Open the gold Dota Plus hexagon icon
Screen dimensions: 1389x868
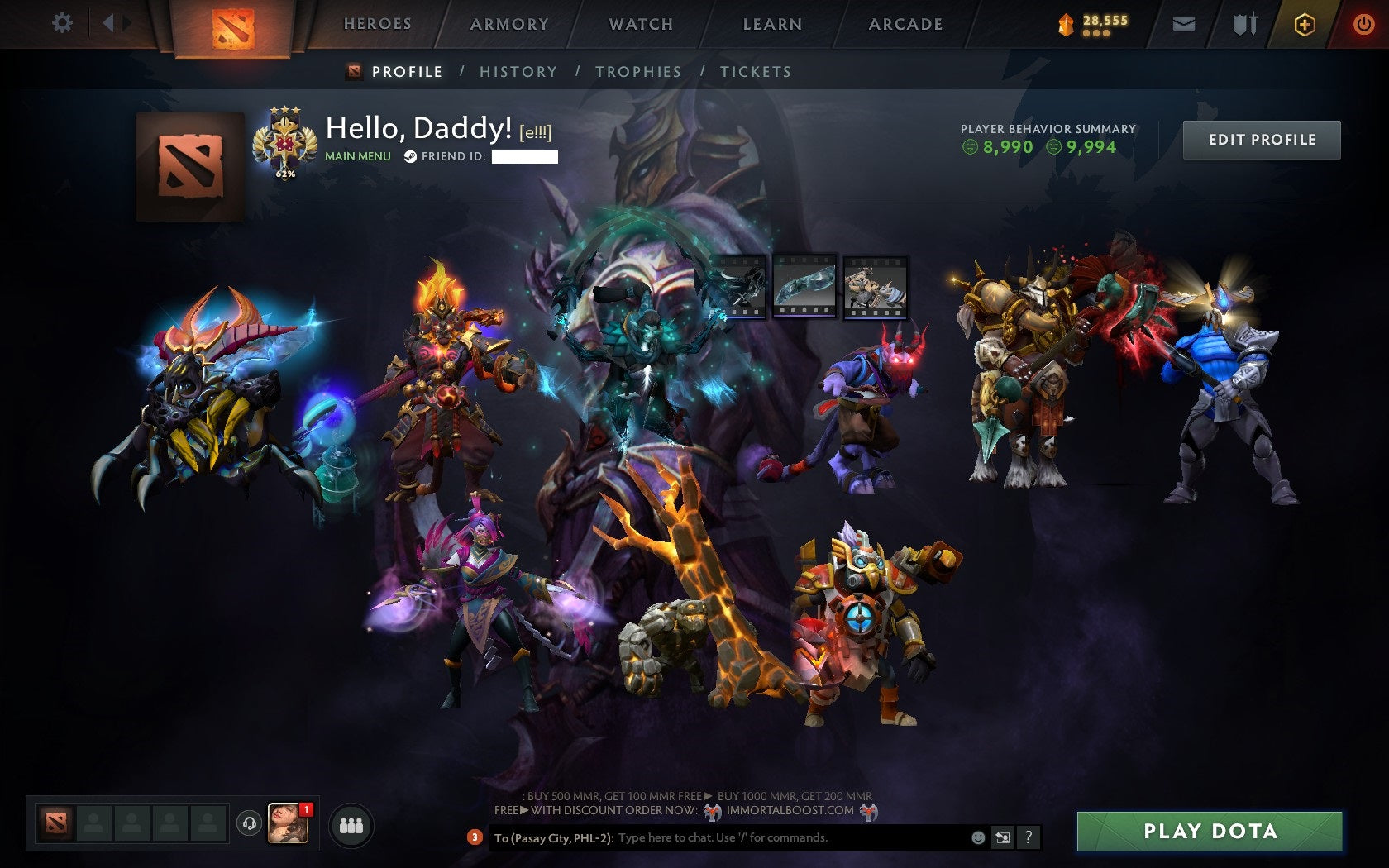click(x=1305, y=23)
